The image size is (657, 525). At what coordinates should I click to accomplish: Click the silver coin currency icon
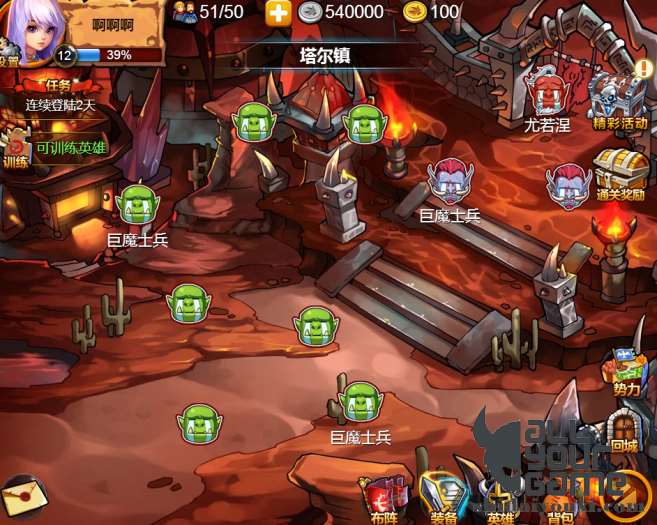coord(310,12)
